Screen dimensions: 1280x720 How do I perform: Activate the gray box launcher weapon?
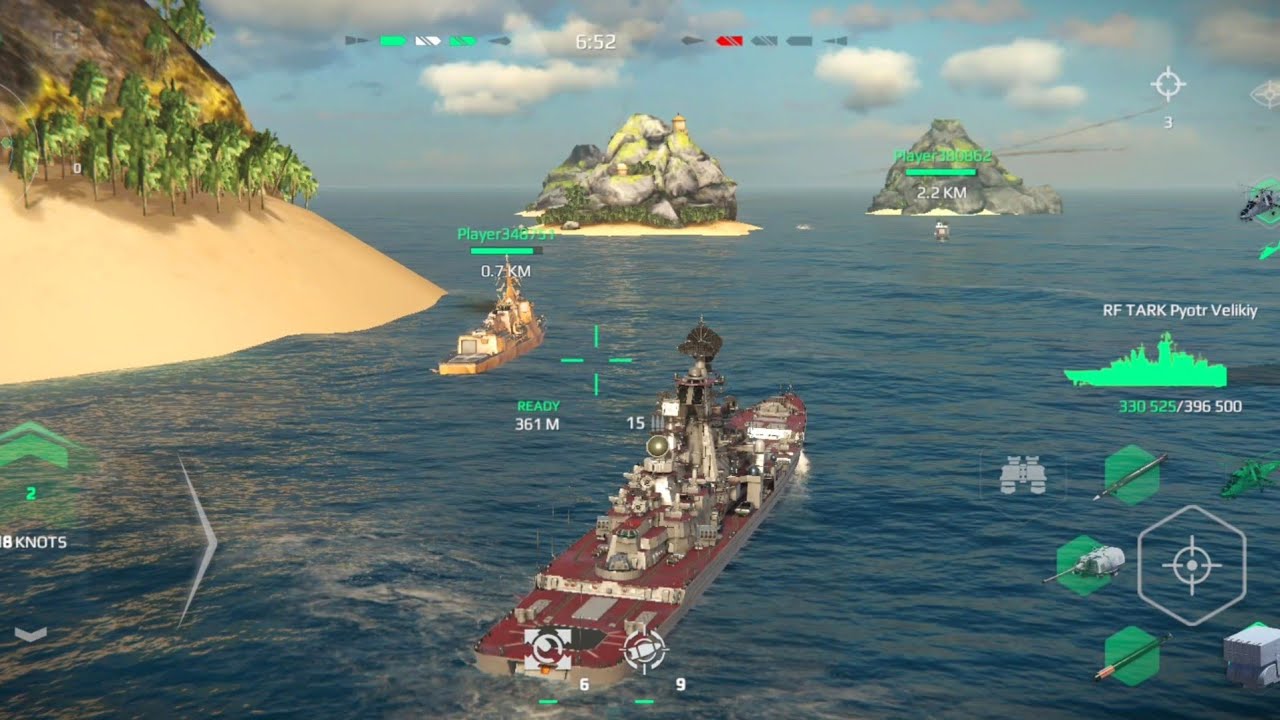click(1253, 655)
